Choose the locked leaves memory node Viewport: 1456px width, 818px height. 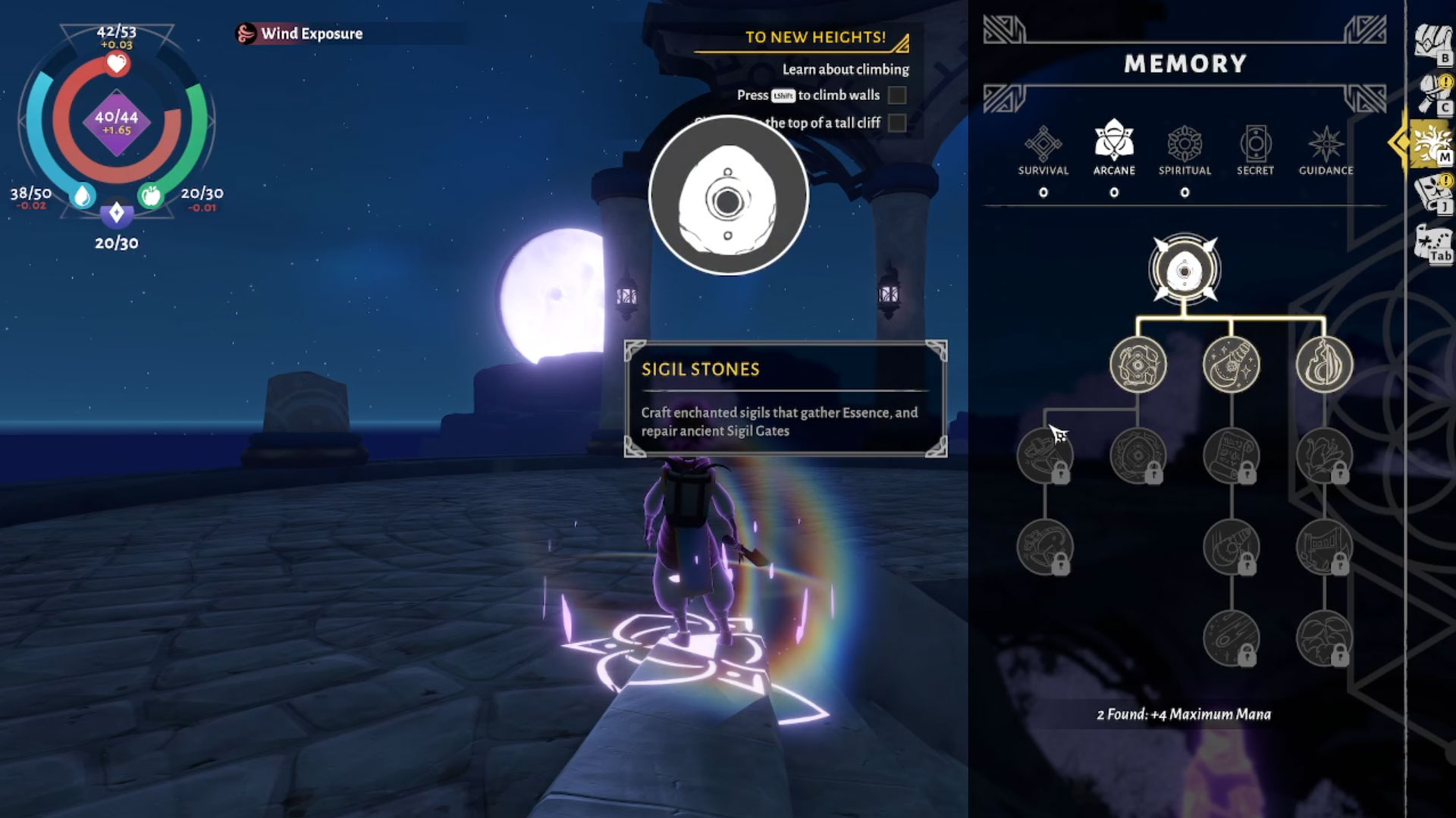(x=1324, y=638)
